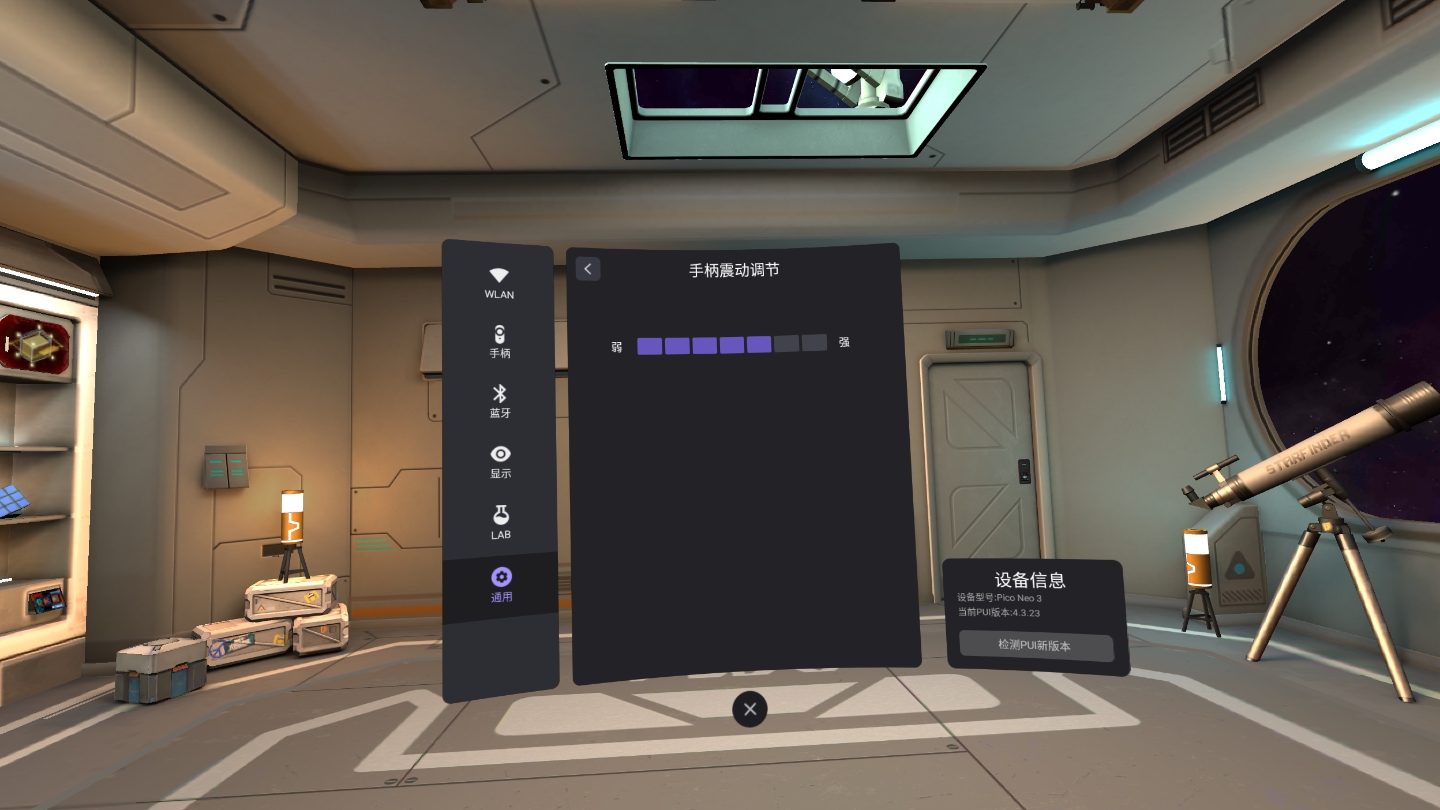The height and width of the screenshot is (810, 1440).
Task: Set vibration strength to maximum level
Action: (812, 344)
